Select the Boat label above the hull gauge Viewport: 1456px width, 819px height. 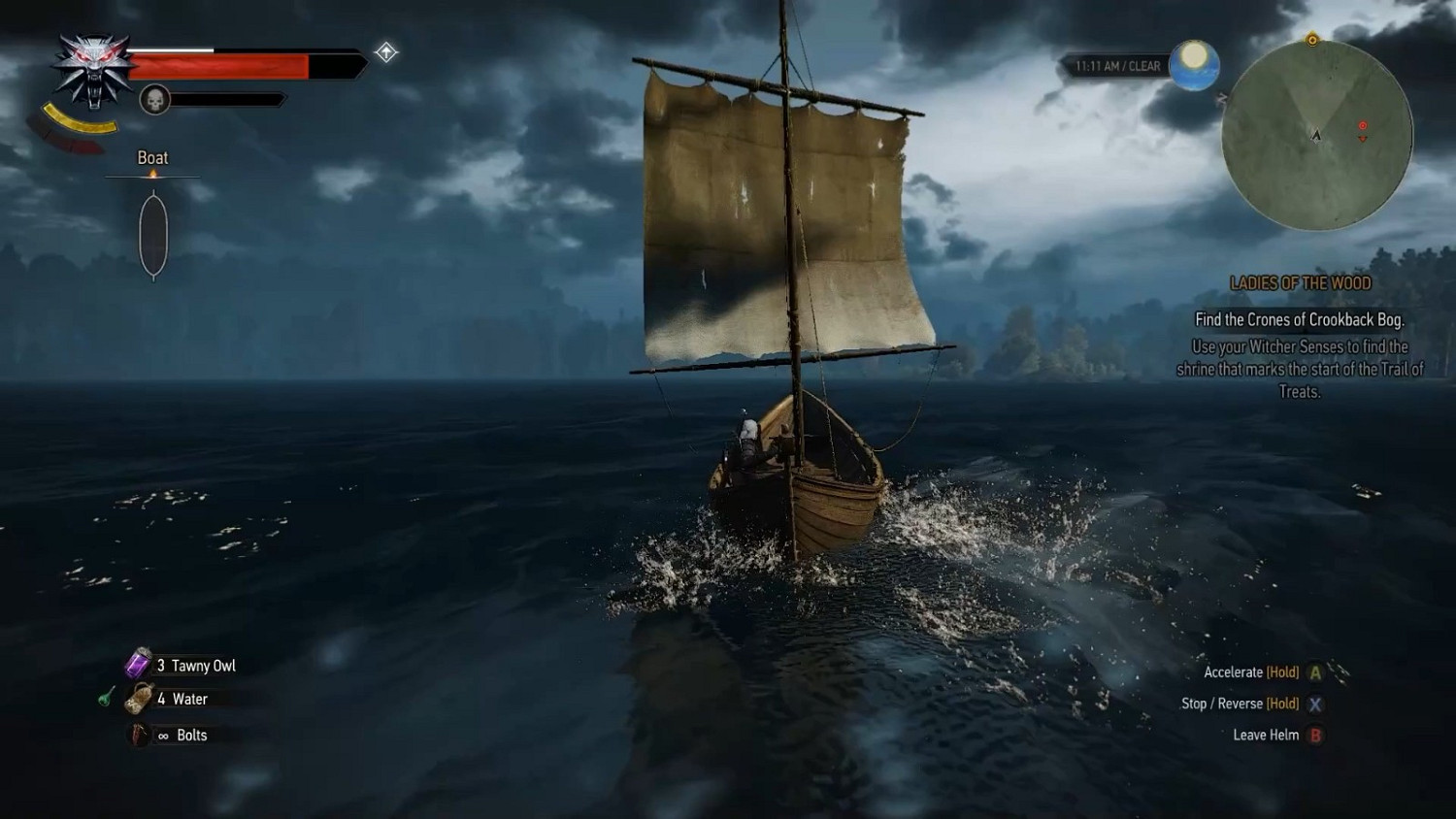coord(152,157)
